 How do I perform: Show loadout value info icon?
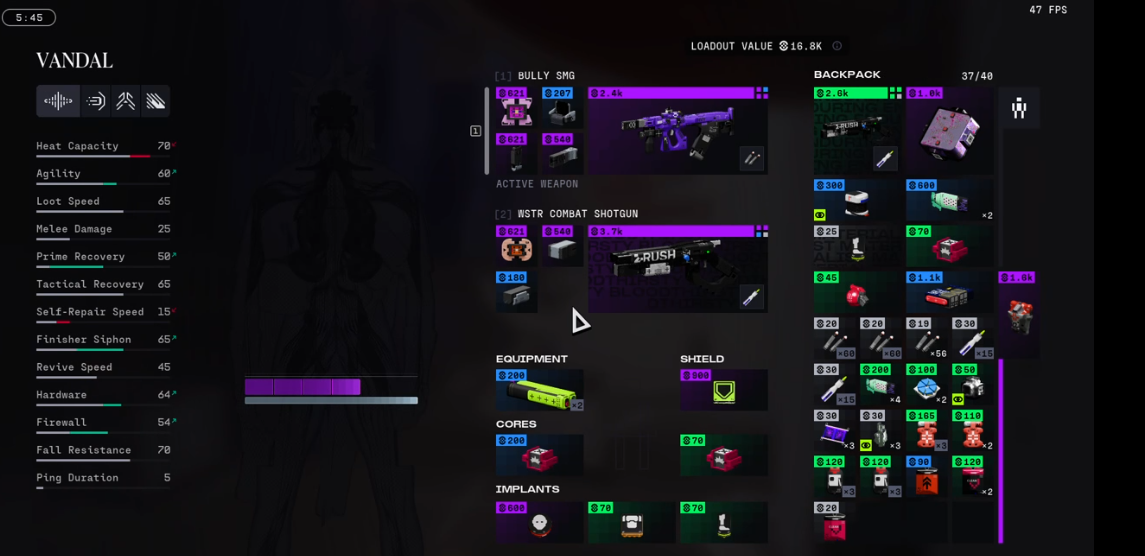point(837,46)
